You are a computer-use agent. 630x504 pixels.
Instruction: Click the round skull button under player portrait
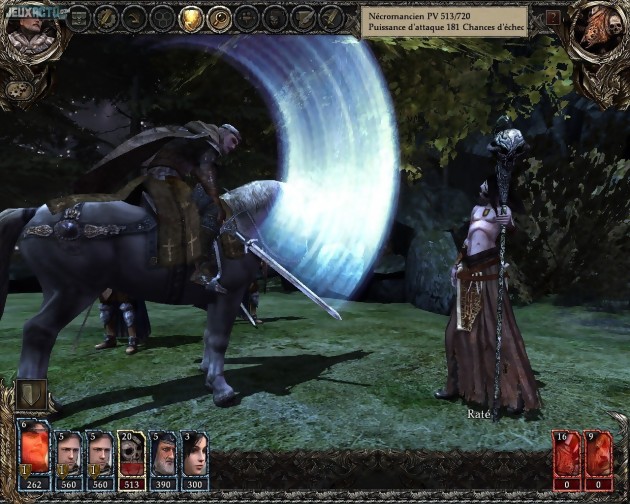click(18, 89)
